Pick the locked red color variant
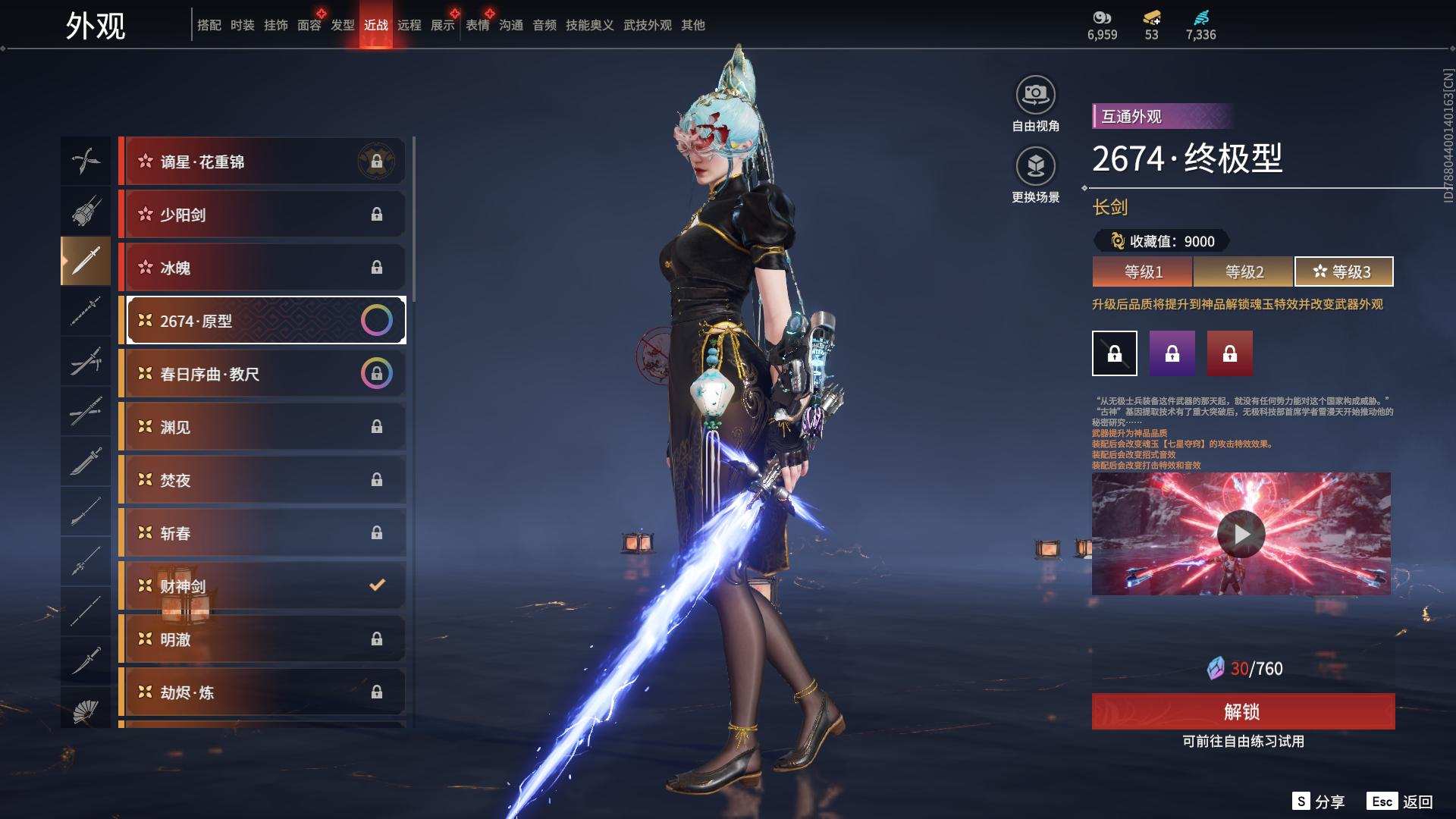 (x=1229, y=353)
